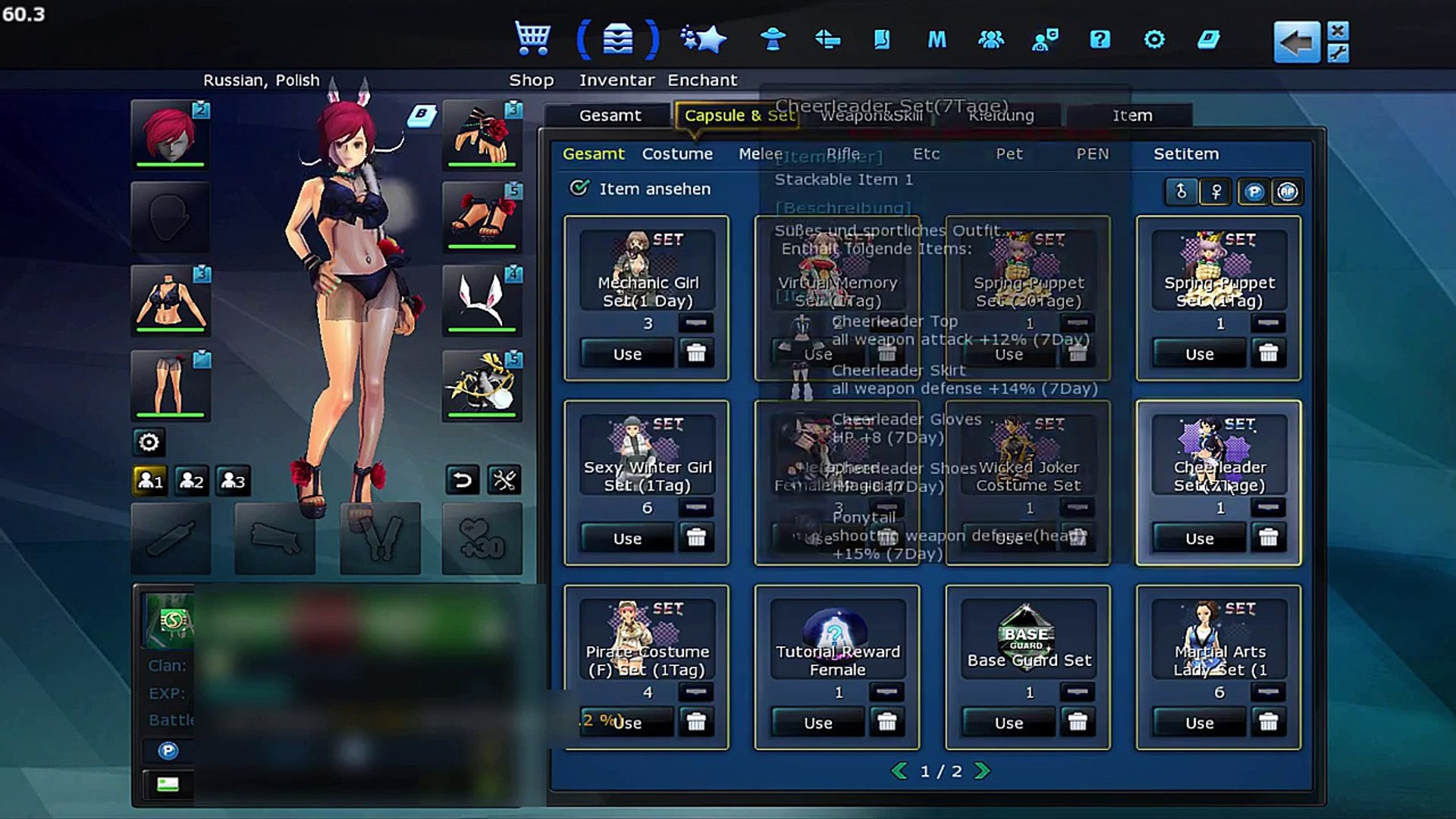This screenshot has height=819, width=1456.
Task: Click the back arrow button
Action: tap(1296, 42)
